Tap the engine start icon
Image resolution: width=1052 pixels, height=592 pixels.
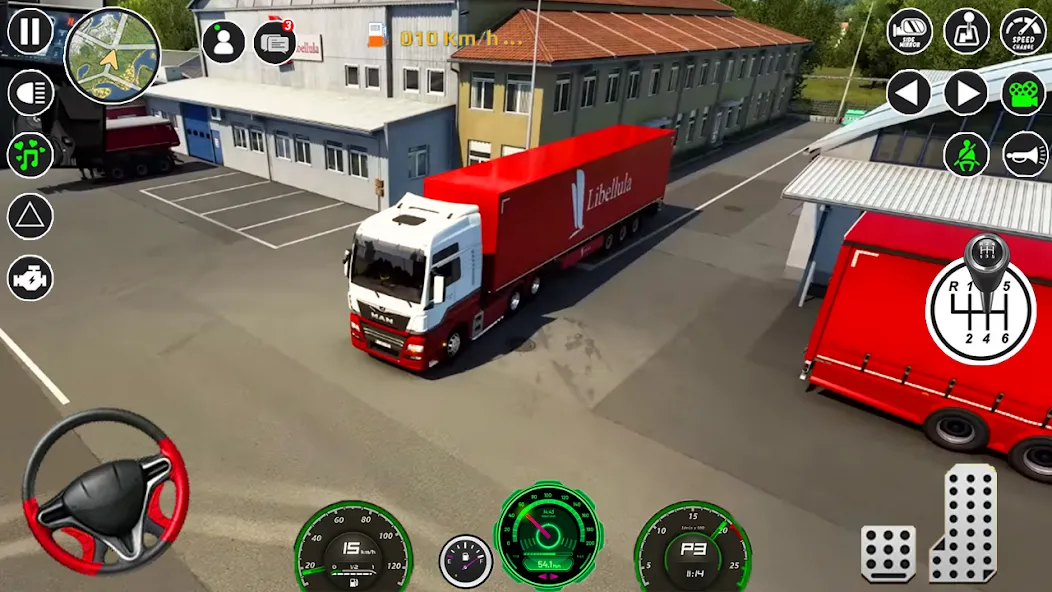30,277
